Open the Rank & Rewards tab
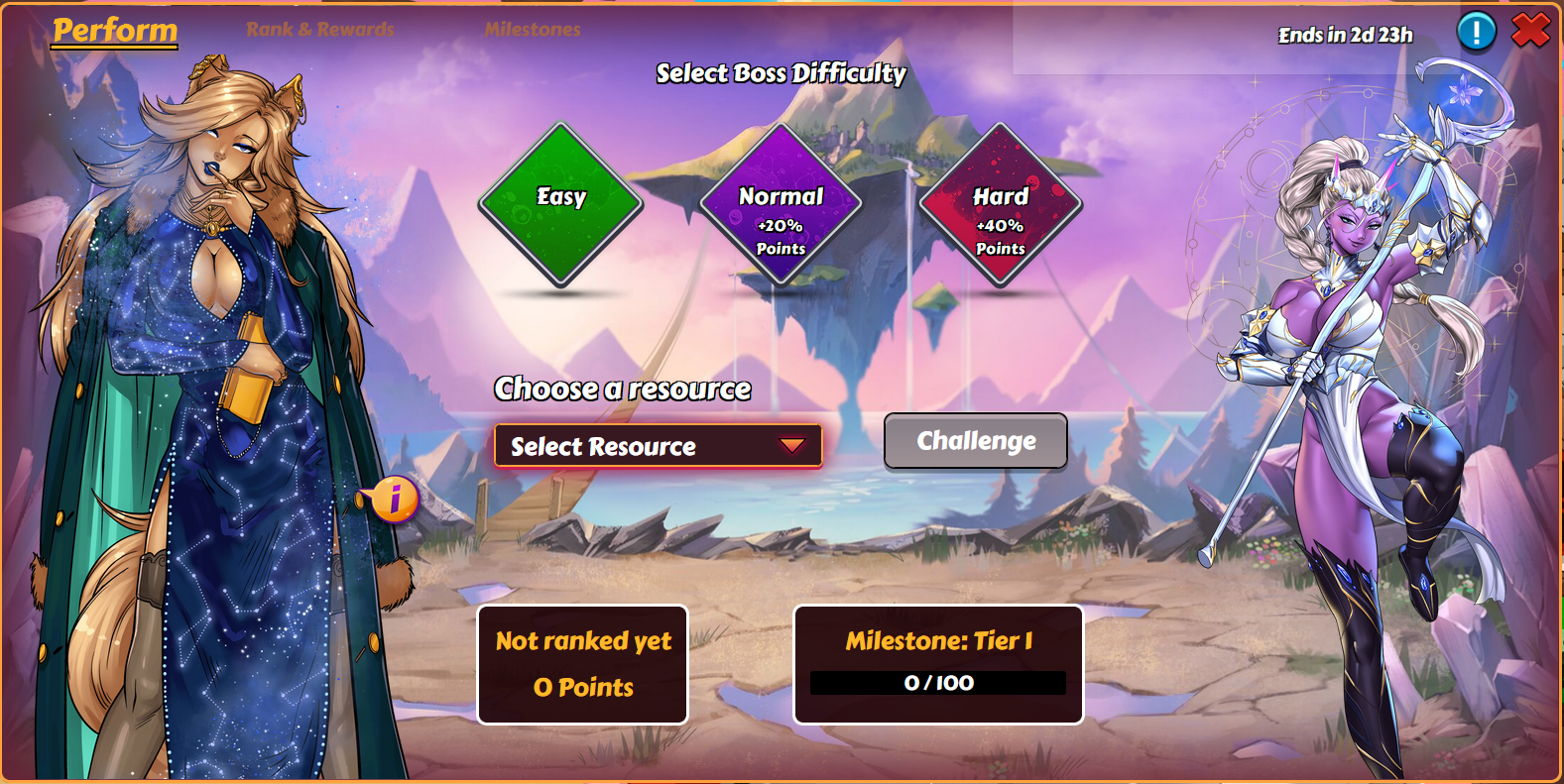Viewport: 1564px width, 784px height. pos(319,30)
